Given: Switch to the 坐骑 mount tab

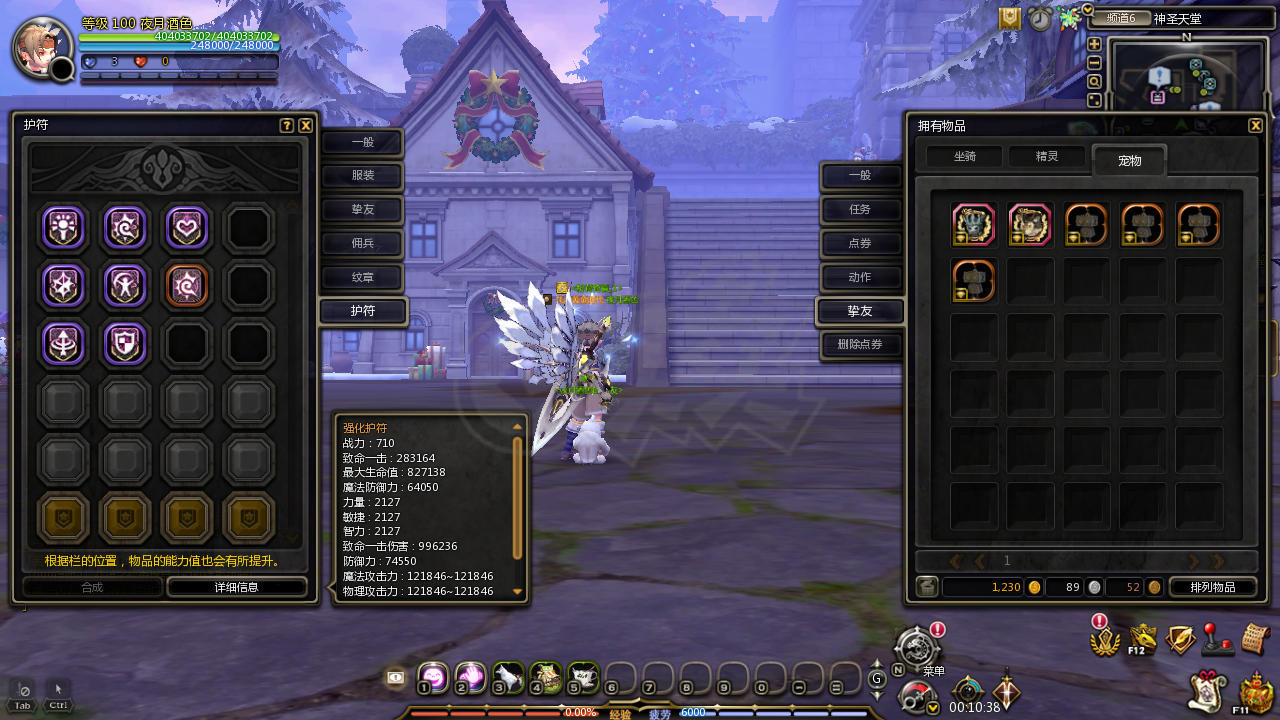Looking at the screenshot, I should [x=964, y=156].
